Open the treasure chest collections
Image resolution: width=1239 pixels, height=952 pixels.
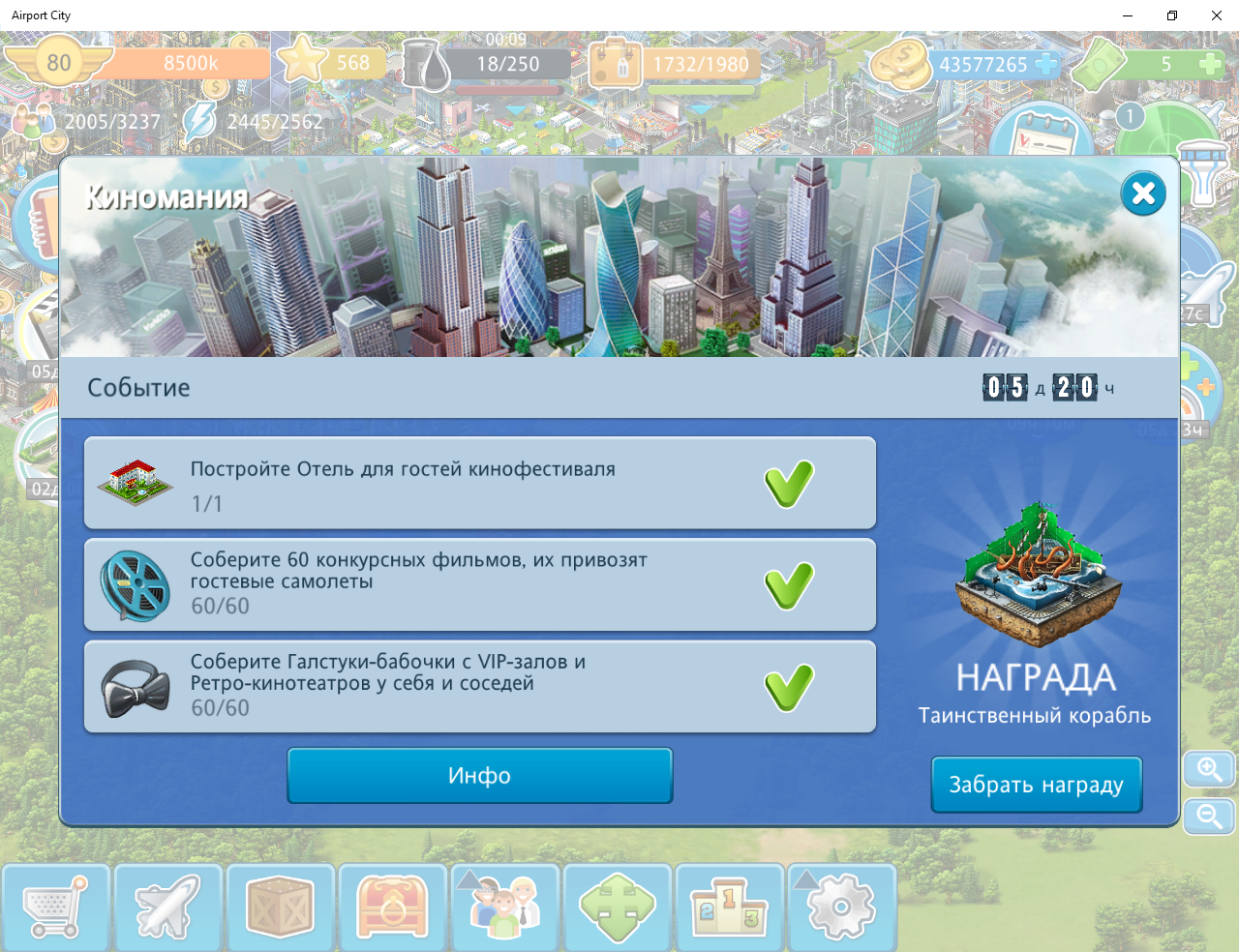pyautogui.click(x=392, y=907)
